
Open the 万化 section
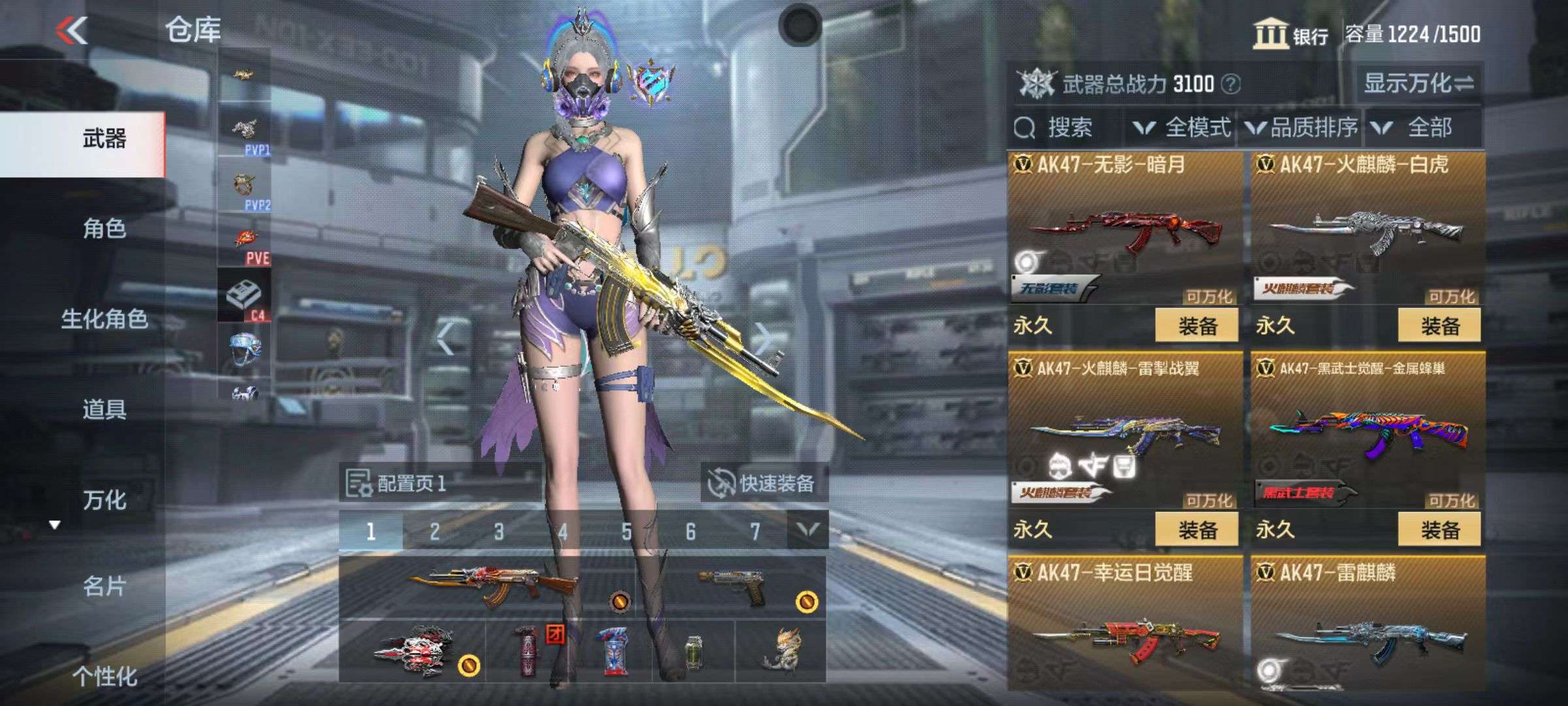104,500
